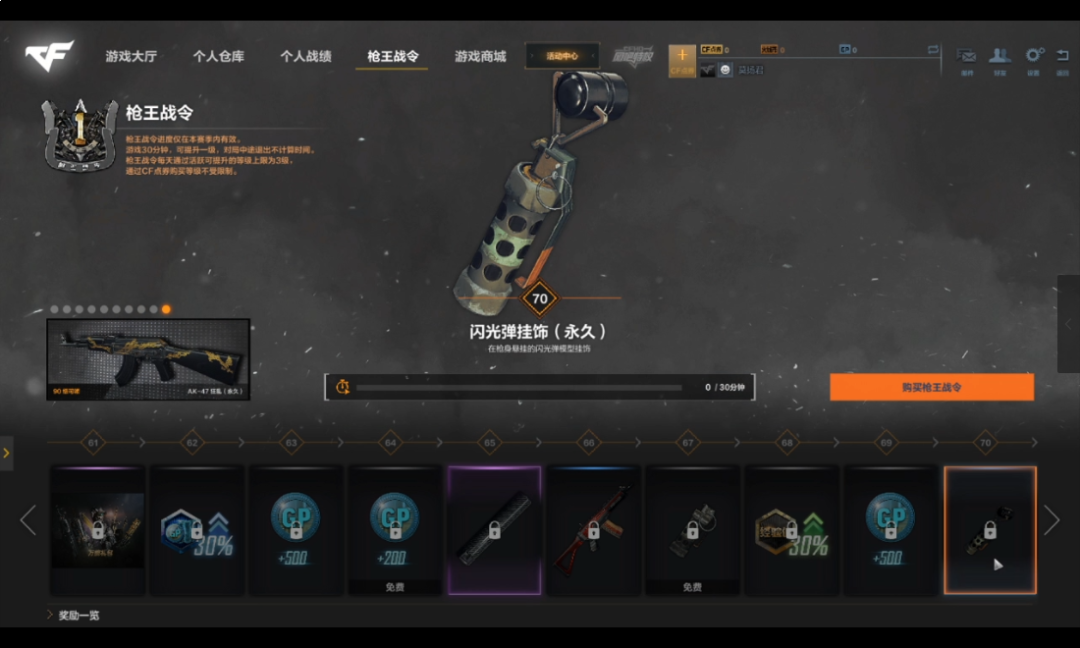Expand the 奖励一览 reward overview
Screen dimensions: 1080x648
point(78,615)
